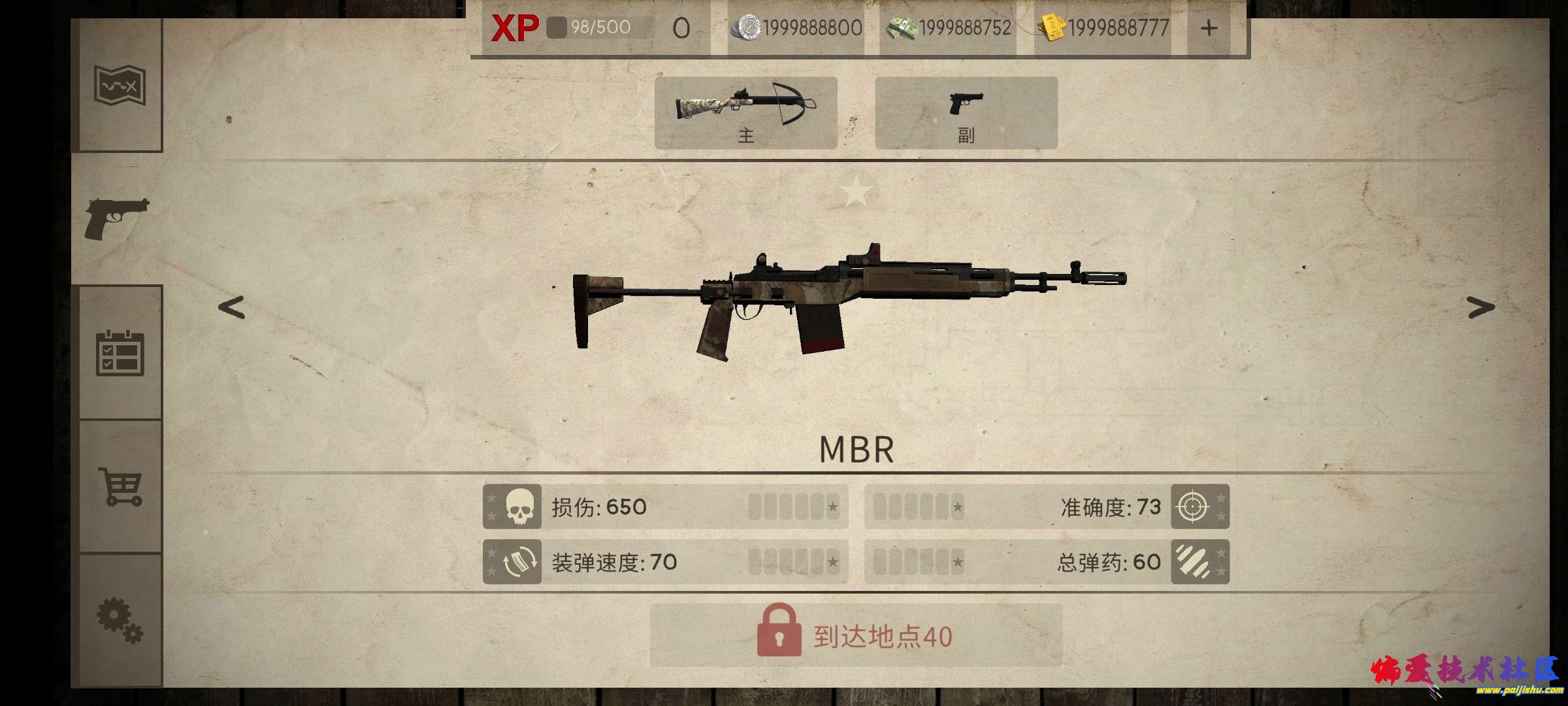1568x706 pixels.
Task: Open the calendar checklist missions tab
Action: (x=120, y=353)
